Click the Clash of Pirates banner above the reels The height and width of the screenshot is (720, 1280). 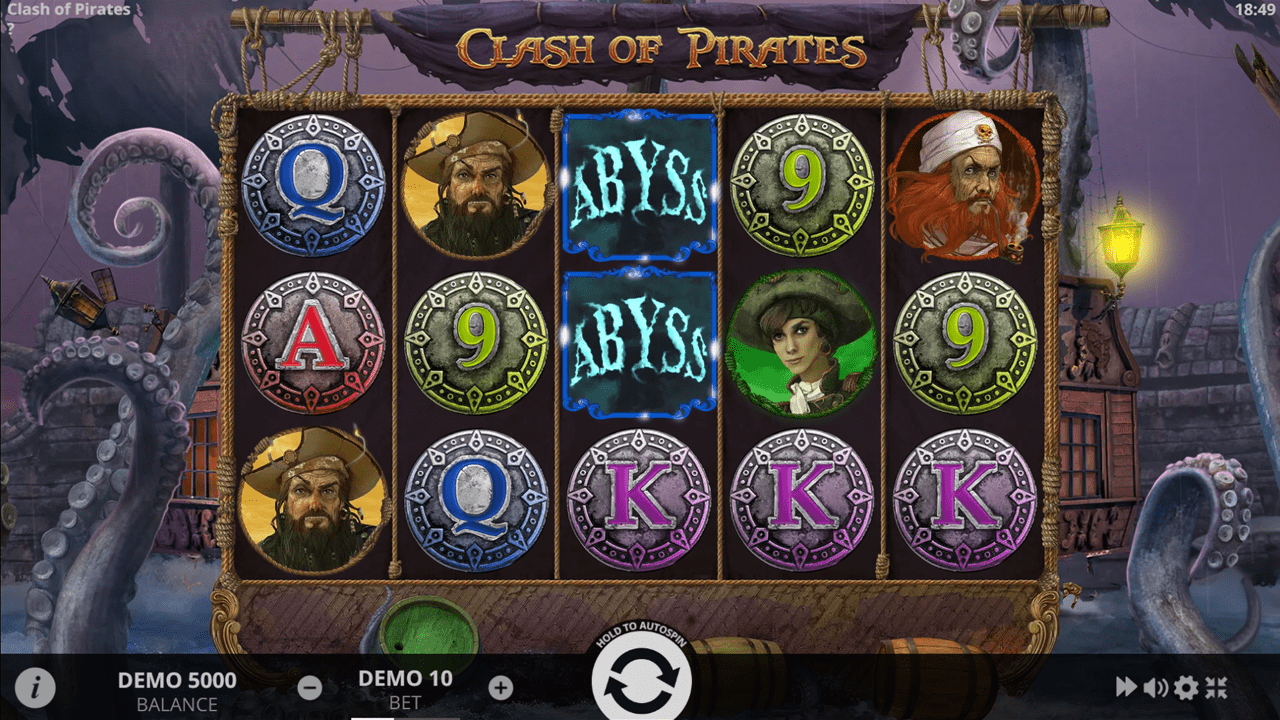coord(660,45)
